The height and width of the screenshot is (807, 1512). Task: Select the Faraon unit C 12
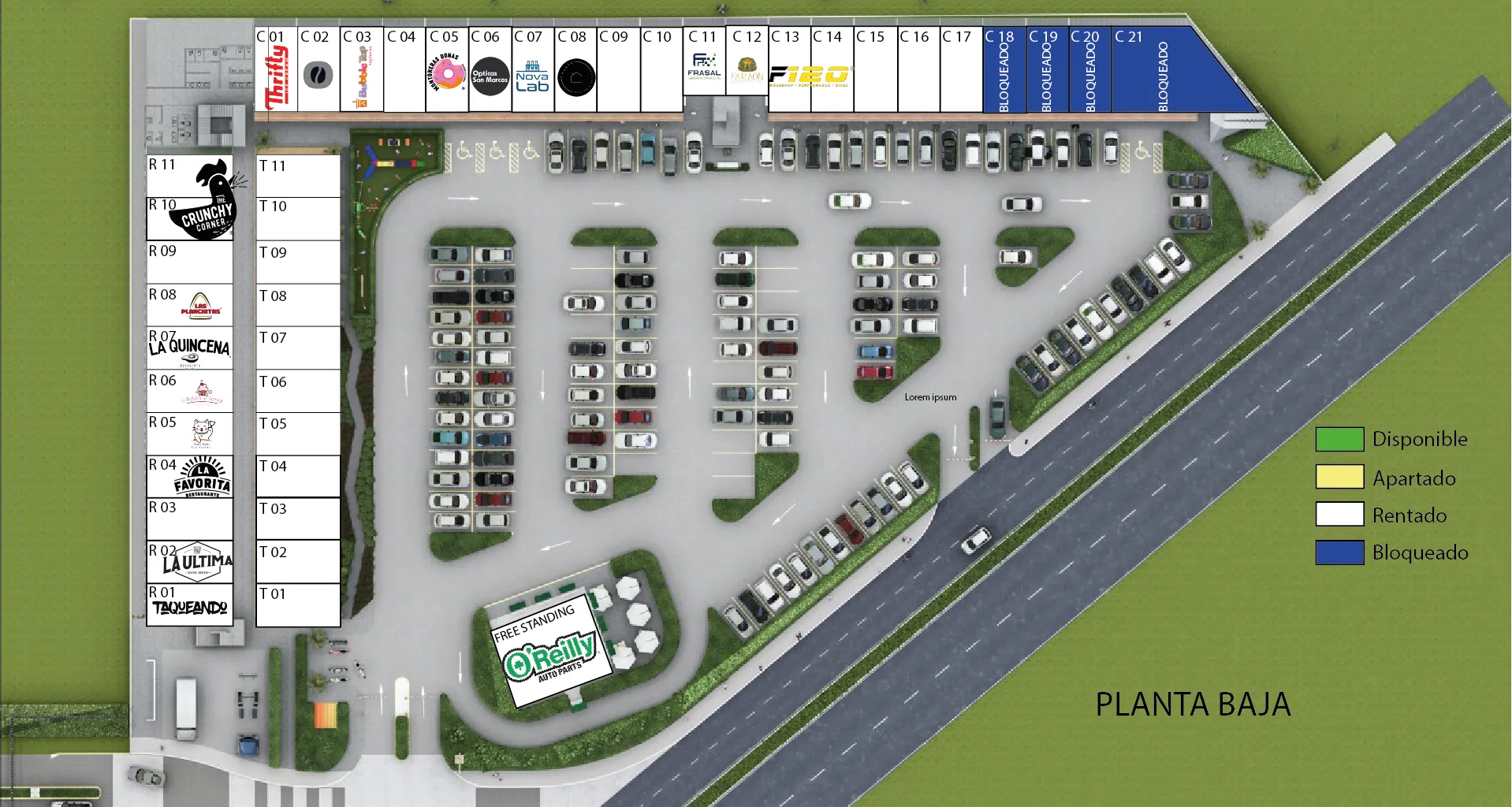747,63
